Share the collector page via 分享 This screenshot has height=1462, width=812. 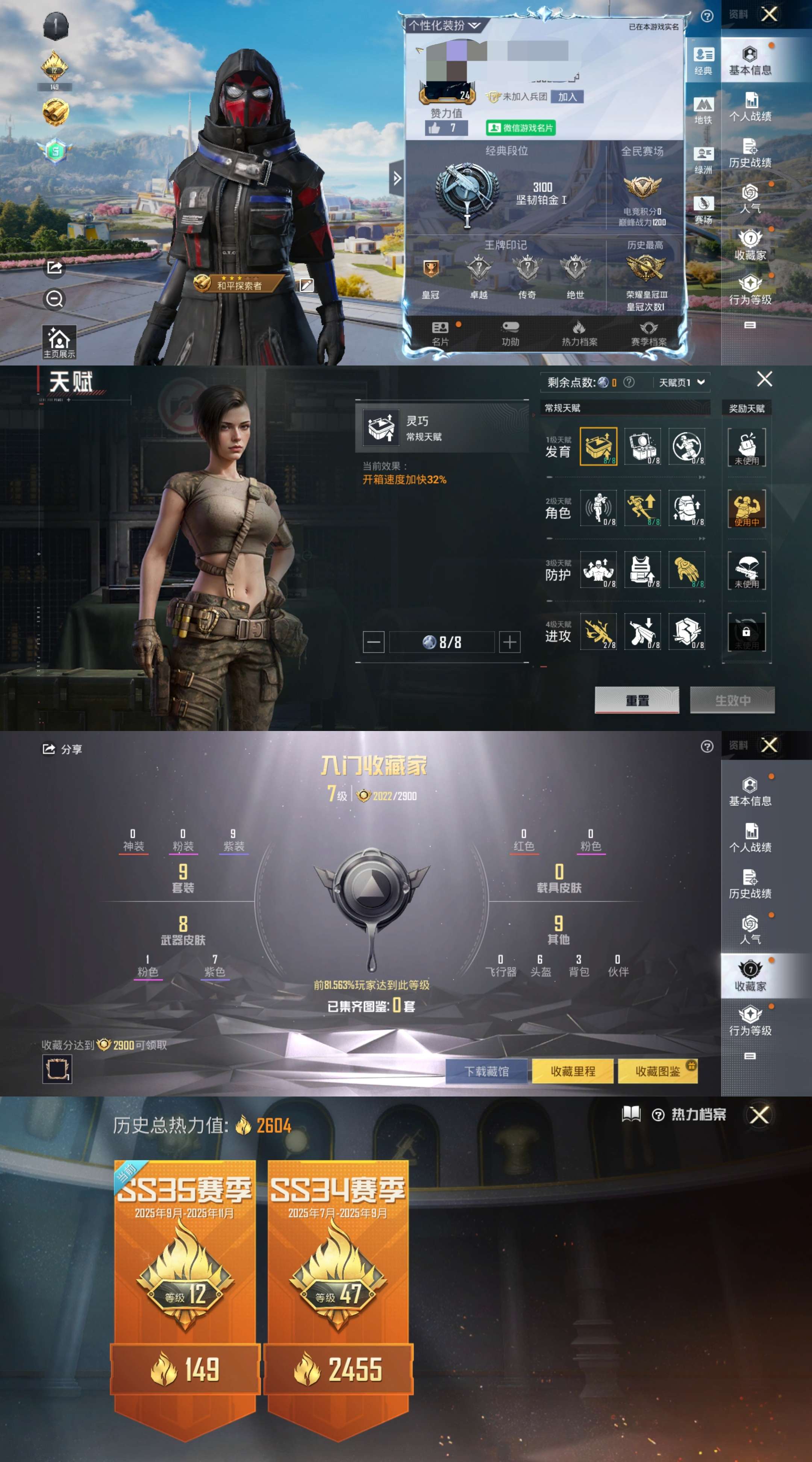pyautogui.click(x=62, y=749)
